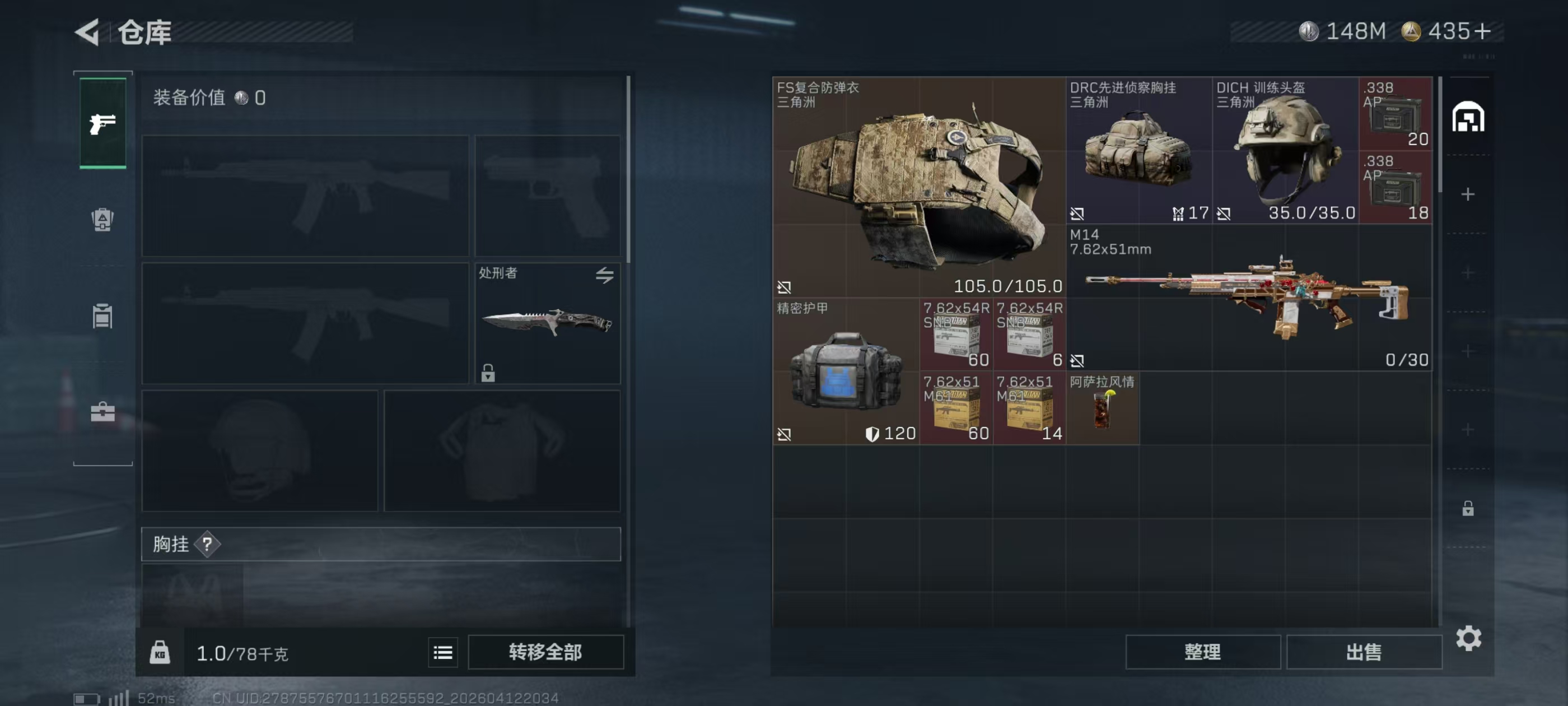The height and width of the screenshot is (706, 1568).
Task: Select the FS复合防弹衣 body armor
Action: pyautogui.click(x=918, y=187)
